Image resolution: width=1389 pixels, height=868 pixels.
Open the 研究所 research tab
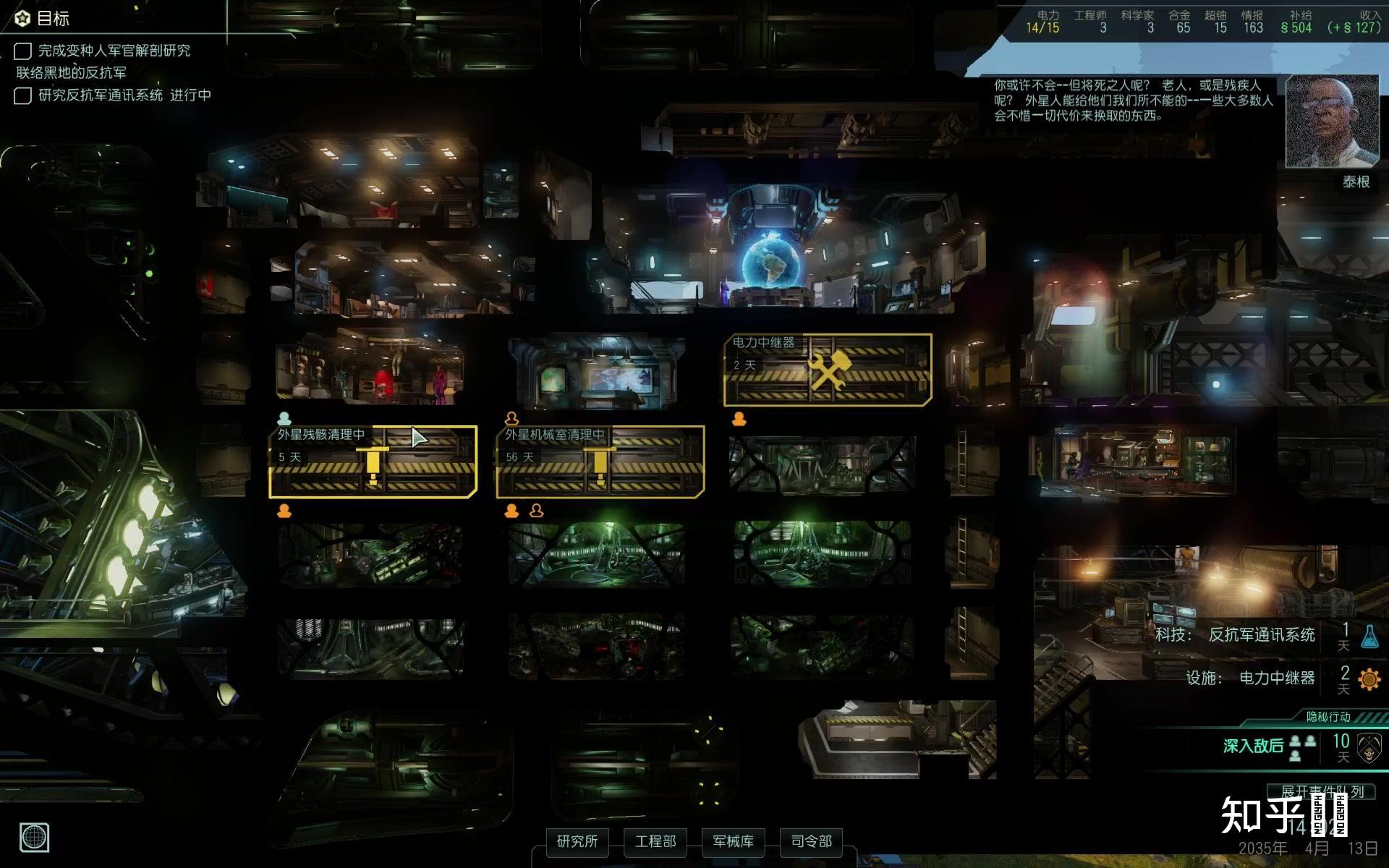click(577, 841)
